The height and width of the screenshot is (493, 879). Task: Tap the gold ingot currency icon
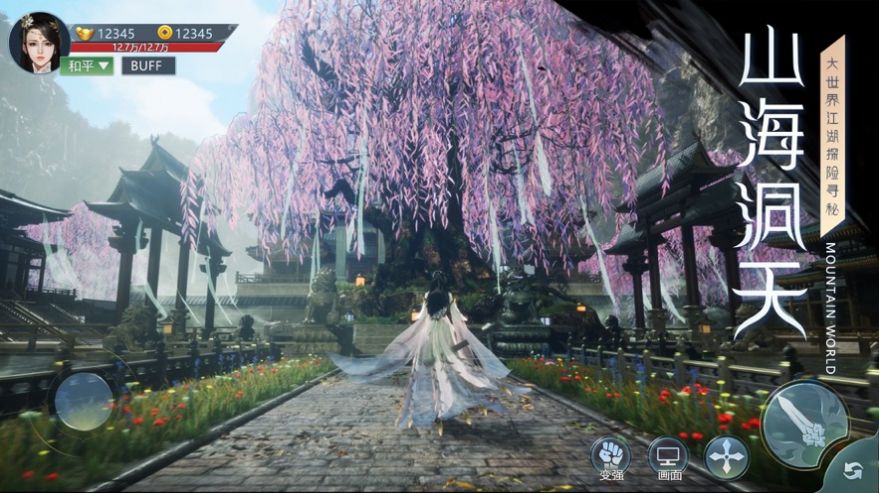click(83, 33)
